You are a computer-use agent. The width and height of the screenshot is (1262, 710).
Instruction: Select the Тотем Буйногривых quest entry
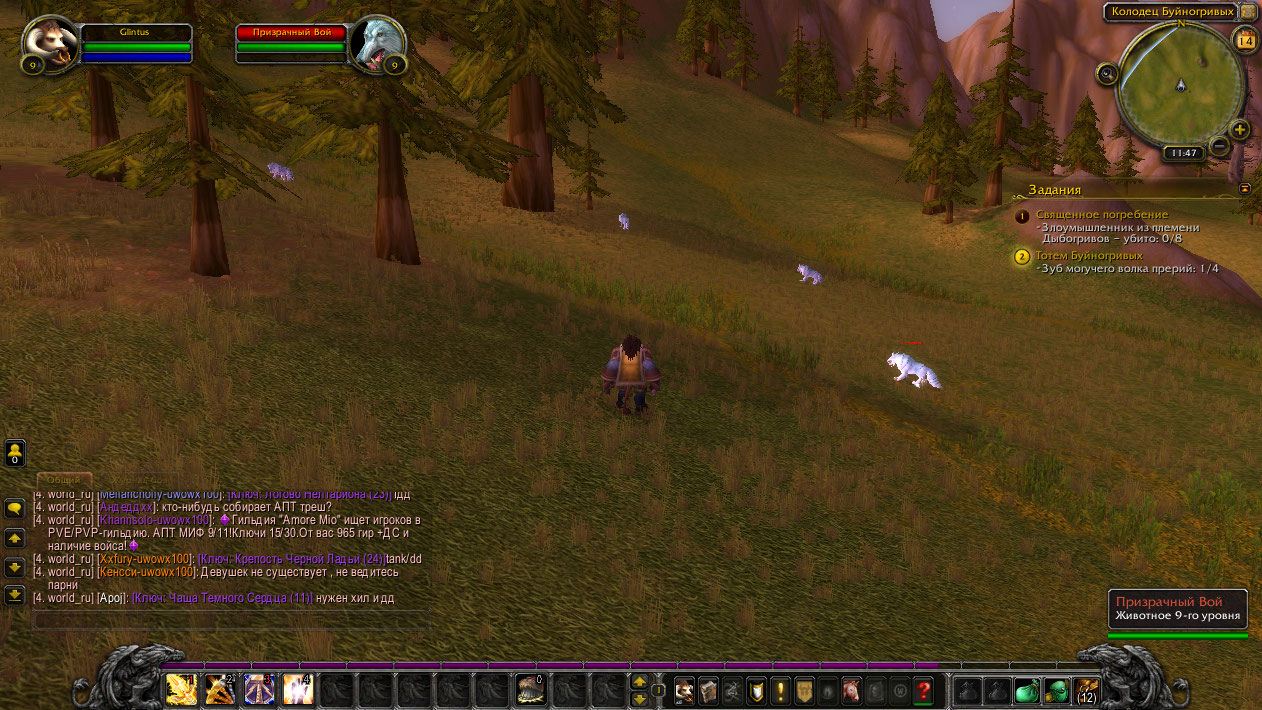1088,256
